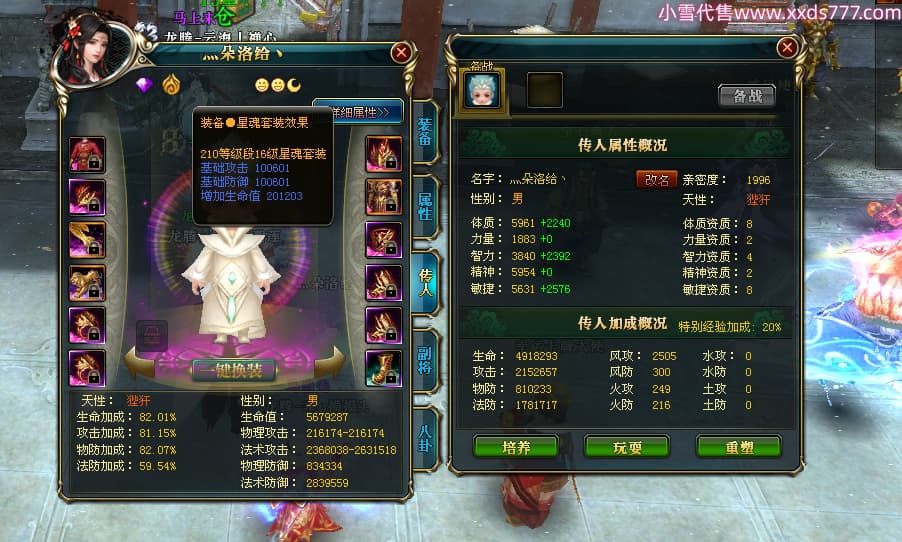The image size is (902, 542).
Task: Show detailed attributes via 详细属性
Action: (x=358, y=112)
